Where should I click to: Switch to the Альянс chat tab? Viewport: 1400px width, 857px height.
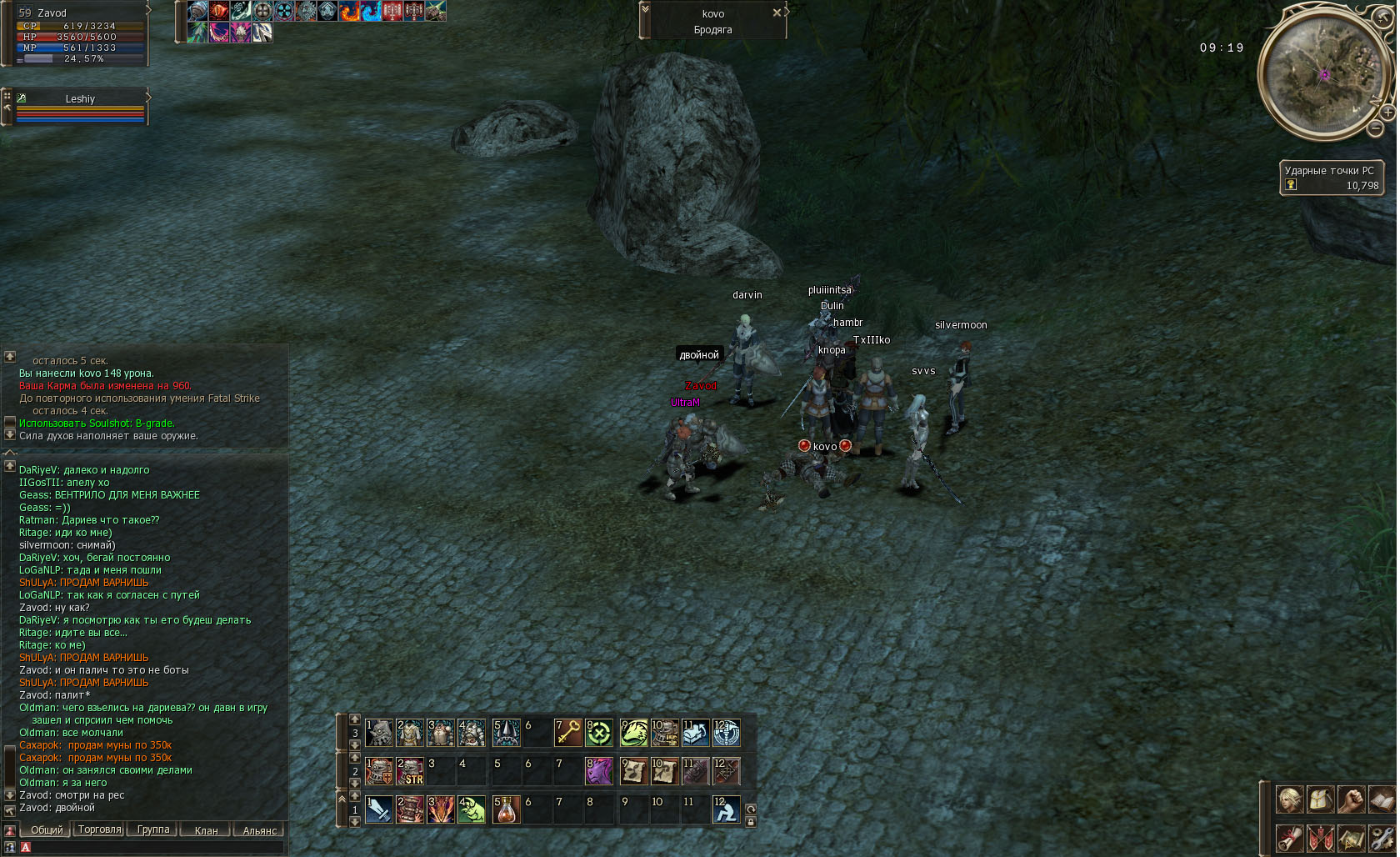point(259,830)
